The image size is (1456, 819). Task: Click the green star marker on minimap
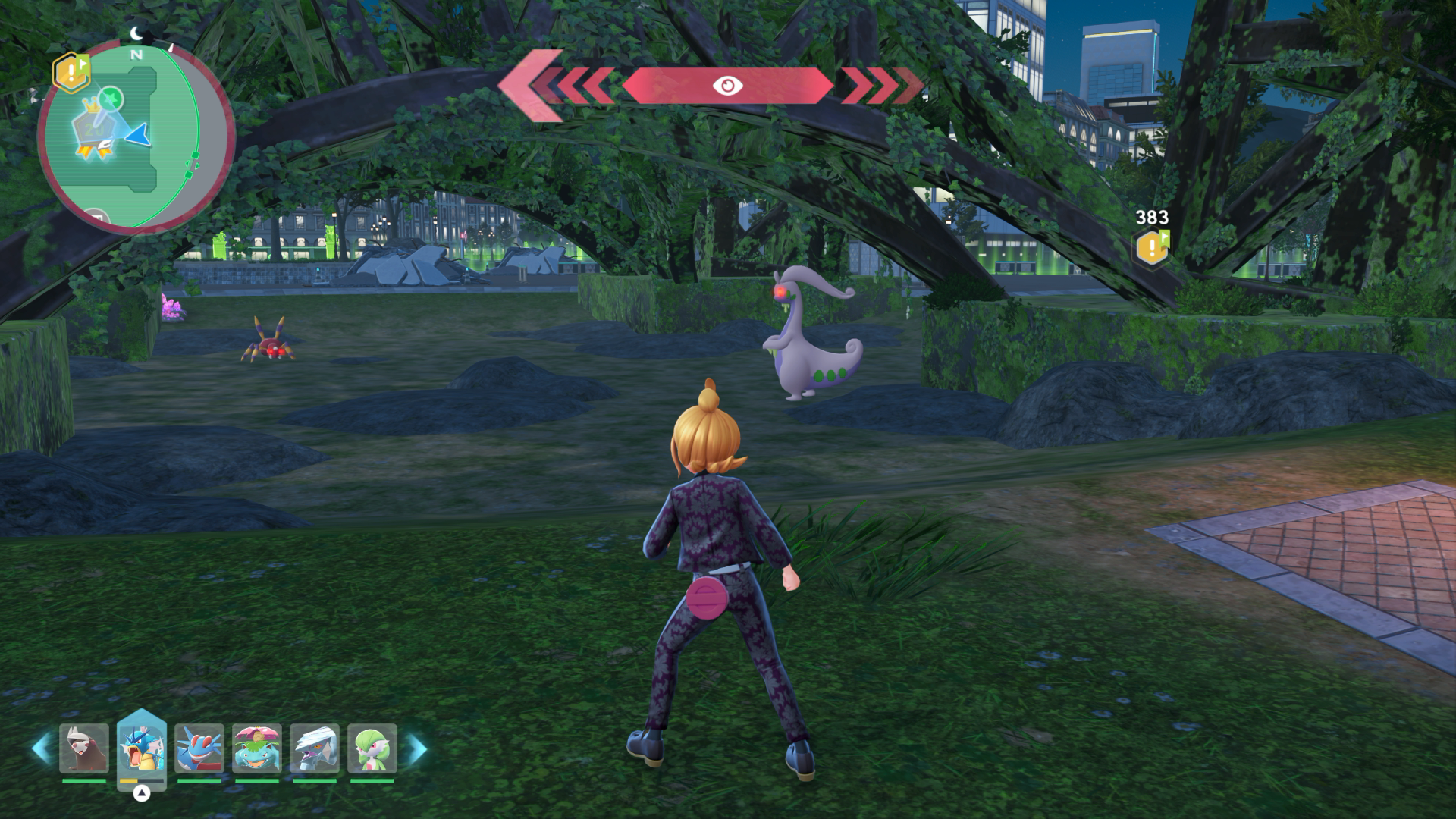(113, 97)
